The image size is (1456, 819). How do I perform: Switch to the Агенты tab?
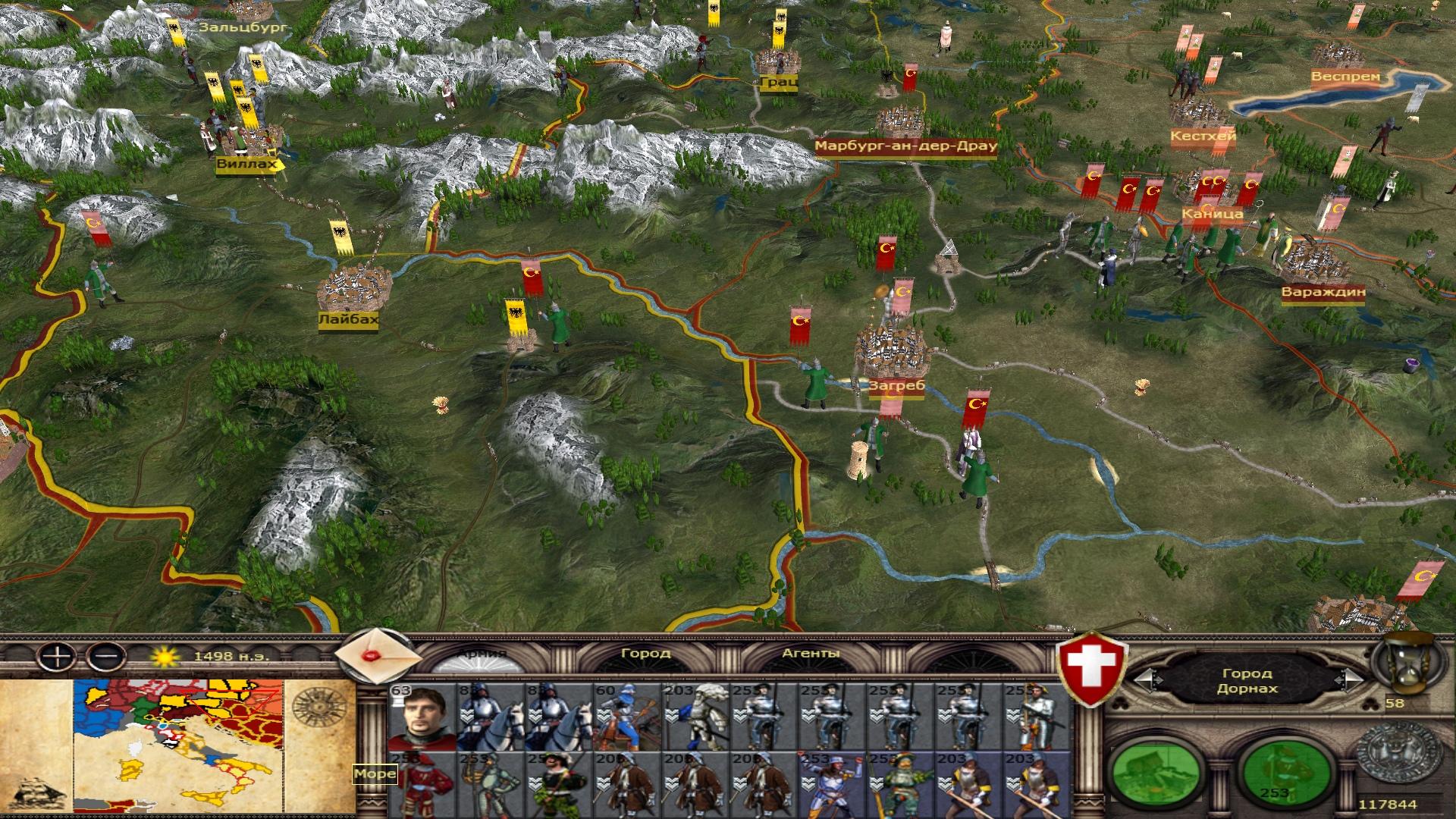coord(810,654)
